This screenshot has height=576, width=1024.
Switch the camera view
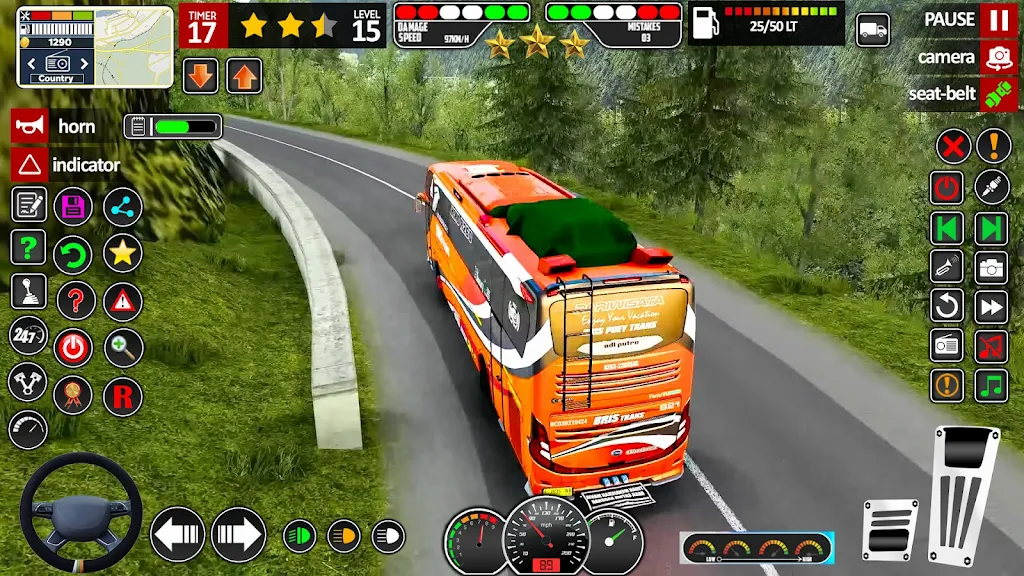(x=997, y=57)
